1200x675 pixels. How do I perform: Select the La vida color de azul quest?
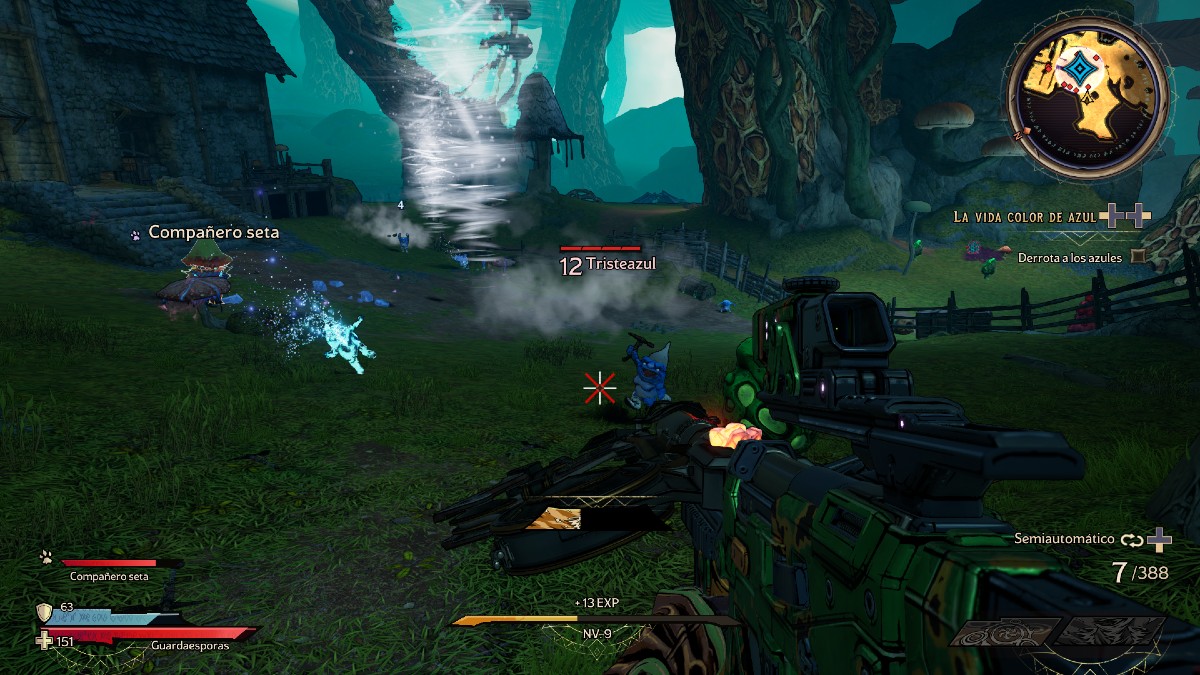click(1025, 216)
